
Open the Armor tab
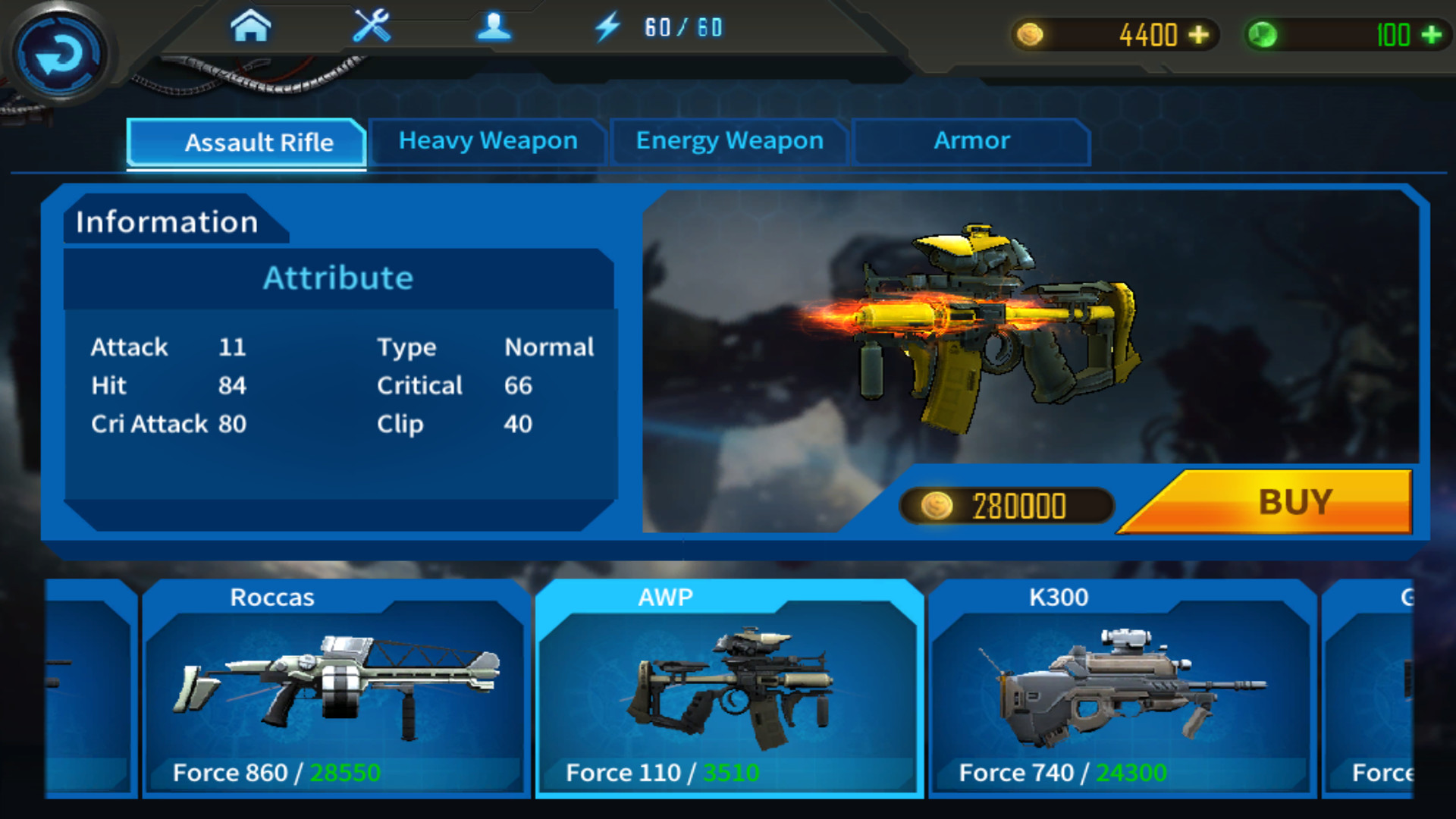tap(971, 140)
